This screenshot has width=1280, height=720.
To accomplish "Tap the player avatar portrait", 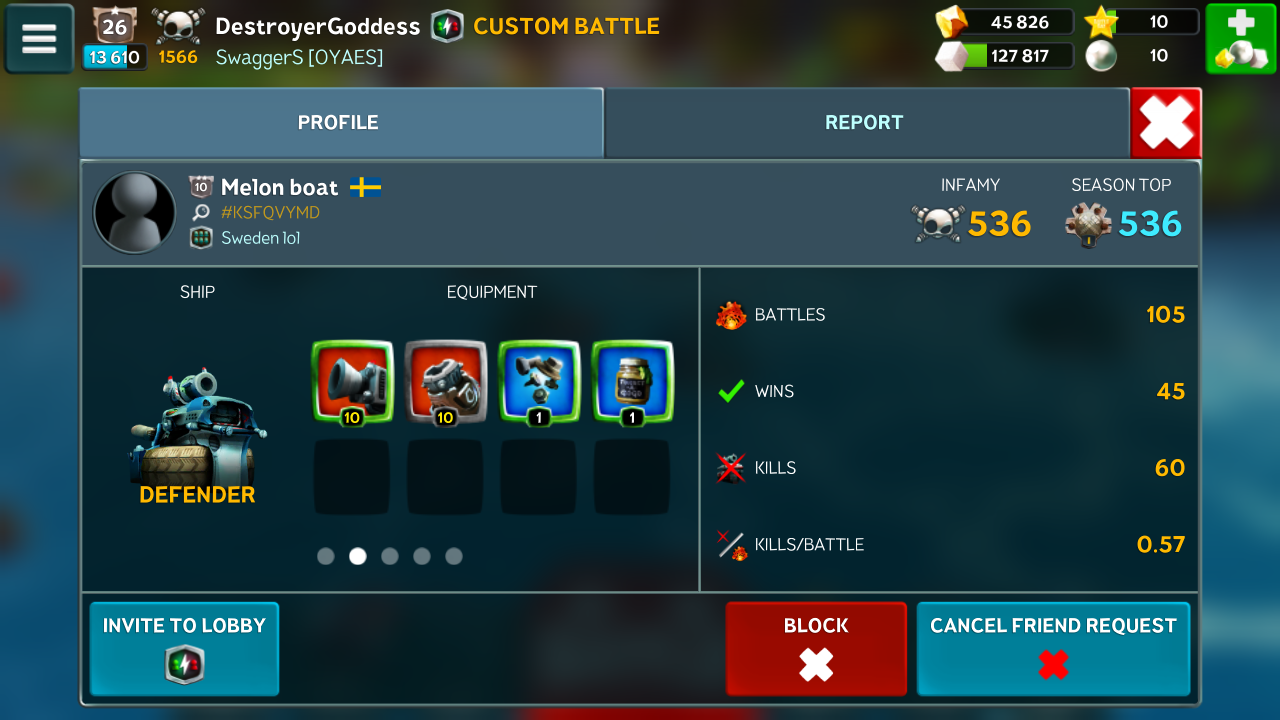I will pyautogui.click(x=134, y=212).
